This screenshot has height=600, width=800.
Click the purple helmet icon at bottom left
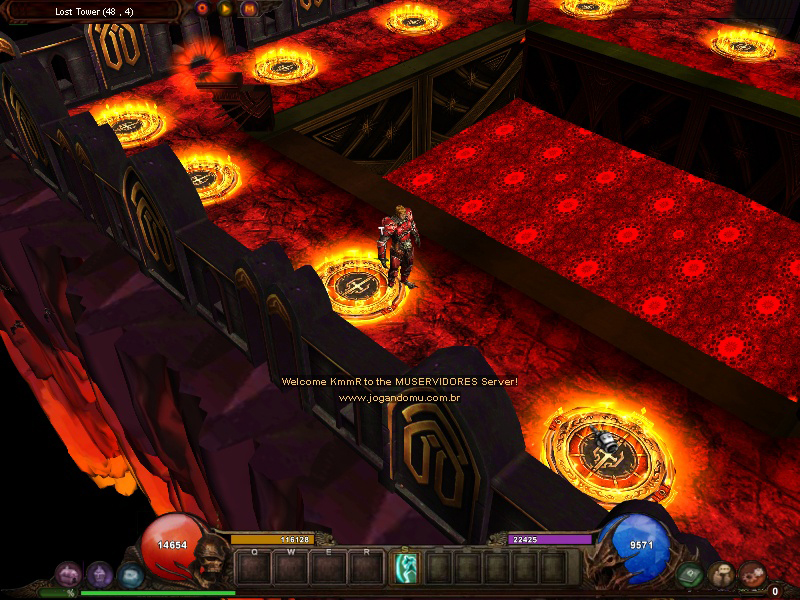point(99,574)
